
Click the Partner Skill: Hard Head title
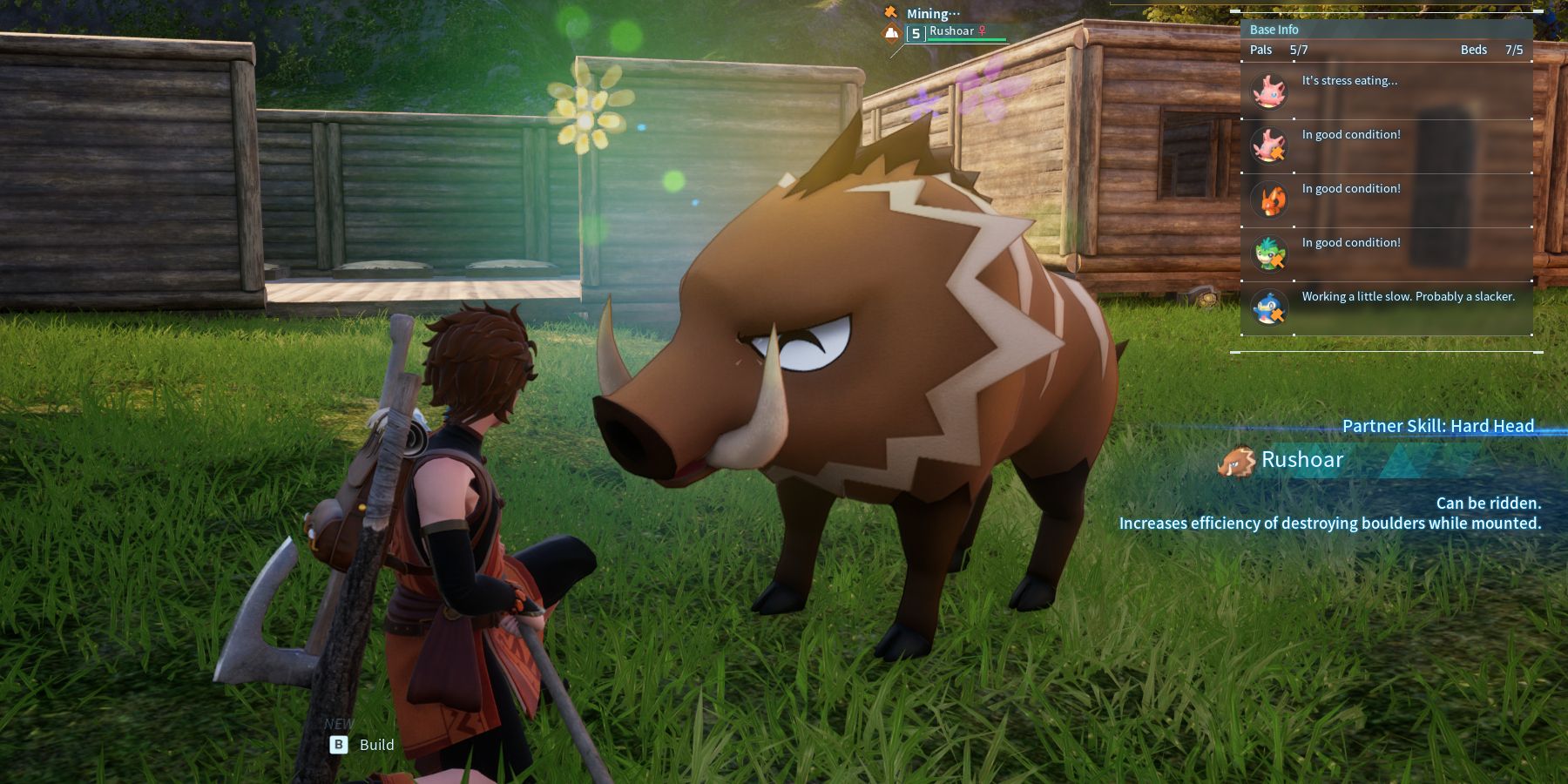(1437, 426)
